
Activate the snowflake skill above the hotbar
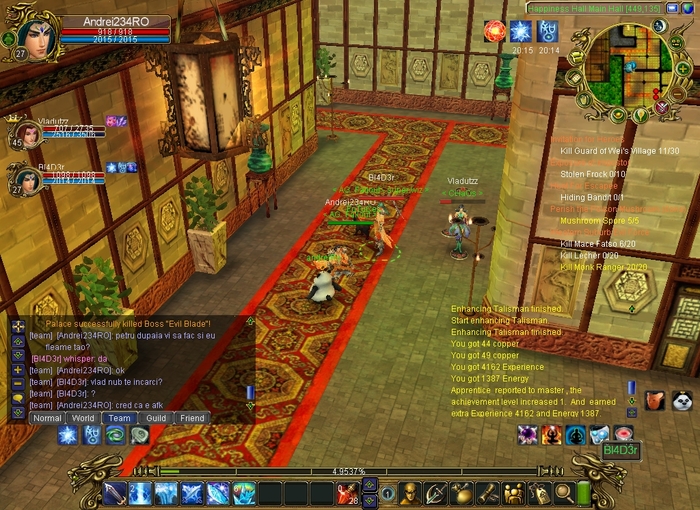point(68,435)
